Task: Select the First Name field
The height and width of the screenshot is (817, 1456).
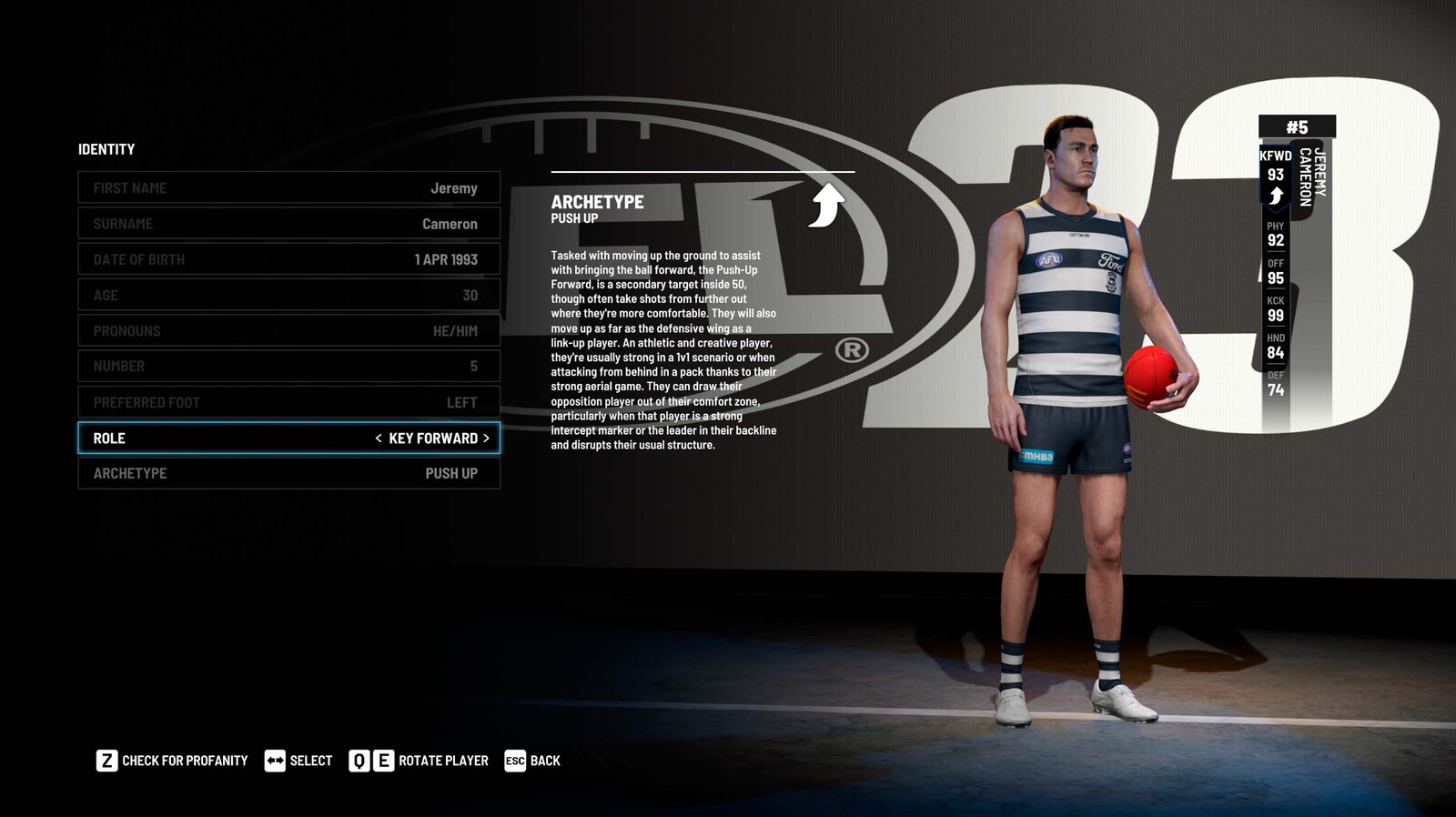Action: click(288, 188)
